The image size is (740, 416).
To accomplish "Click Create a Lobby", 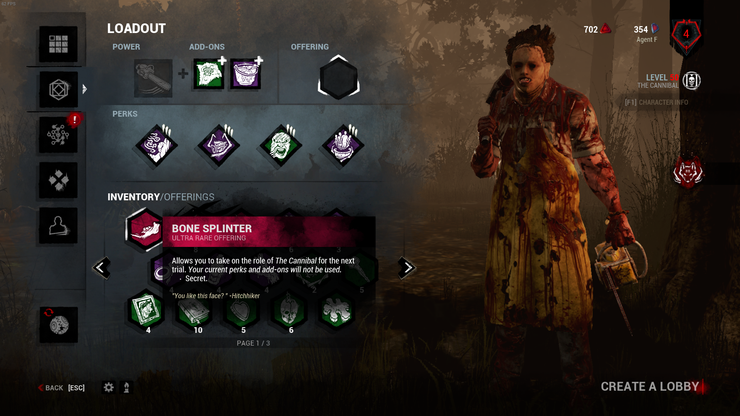I will coord(650,386).
